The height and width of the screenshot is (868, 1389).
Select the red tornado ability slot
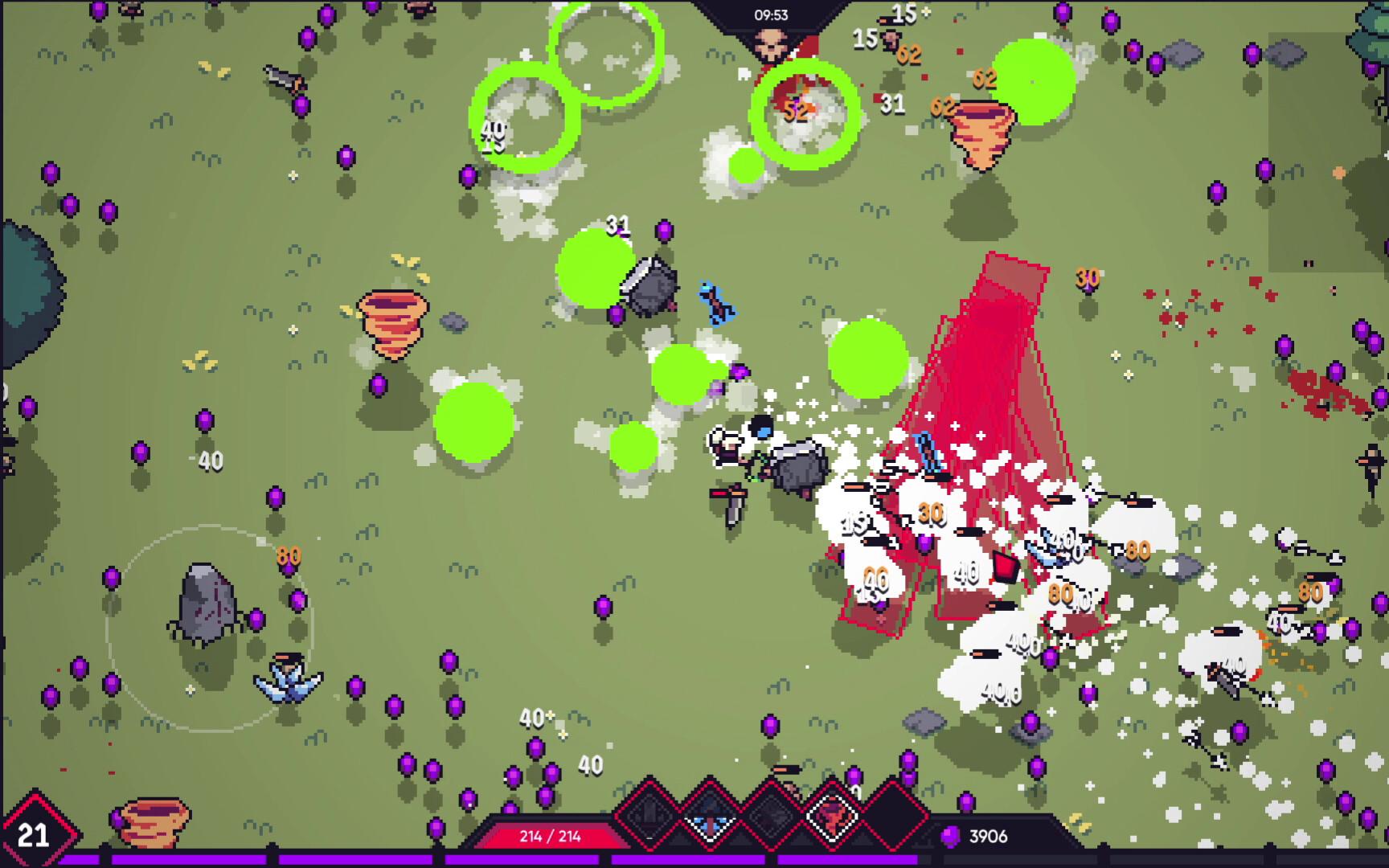tap(831, 817)
